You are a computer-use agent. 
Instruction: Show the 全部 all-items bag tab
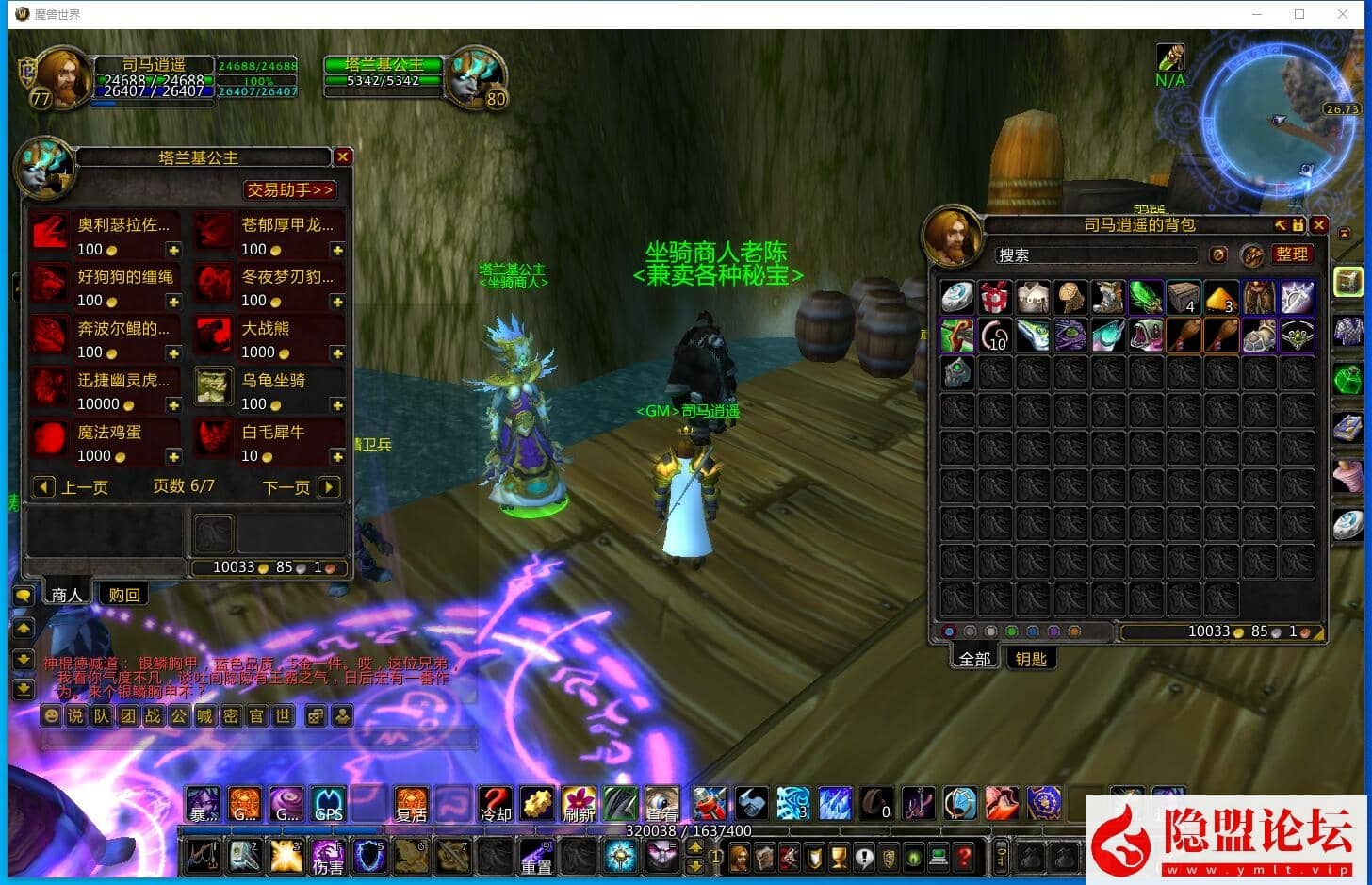point(974,659)
